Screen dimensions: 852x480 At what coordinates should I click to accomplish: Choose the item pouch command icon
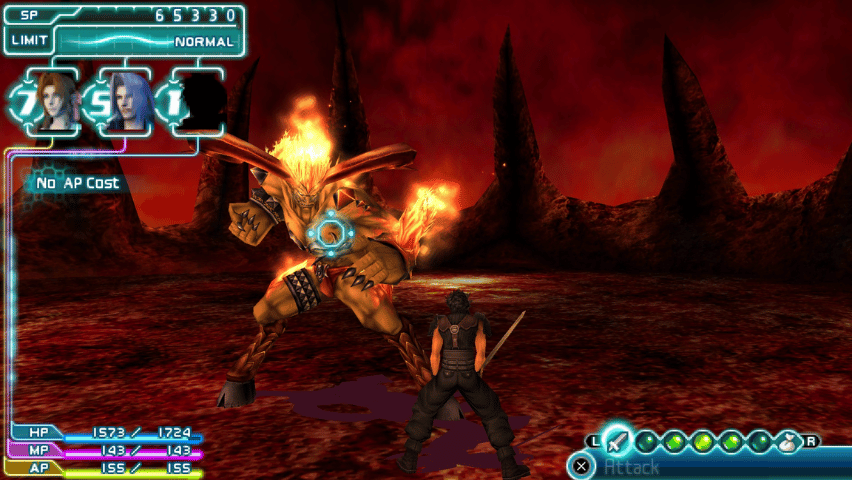pyautogui.click(x=789, y=441)
